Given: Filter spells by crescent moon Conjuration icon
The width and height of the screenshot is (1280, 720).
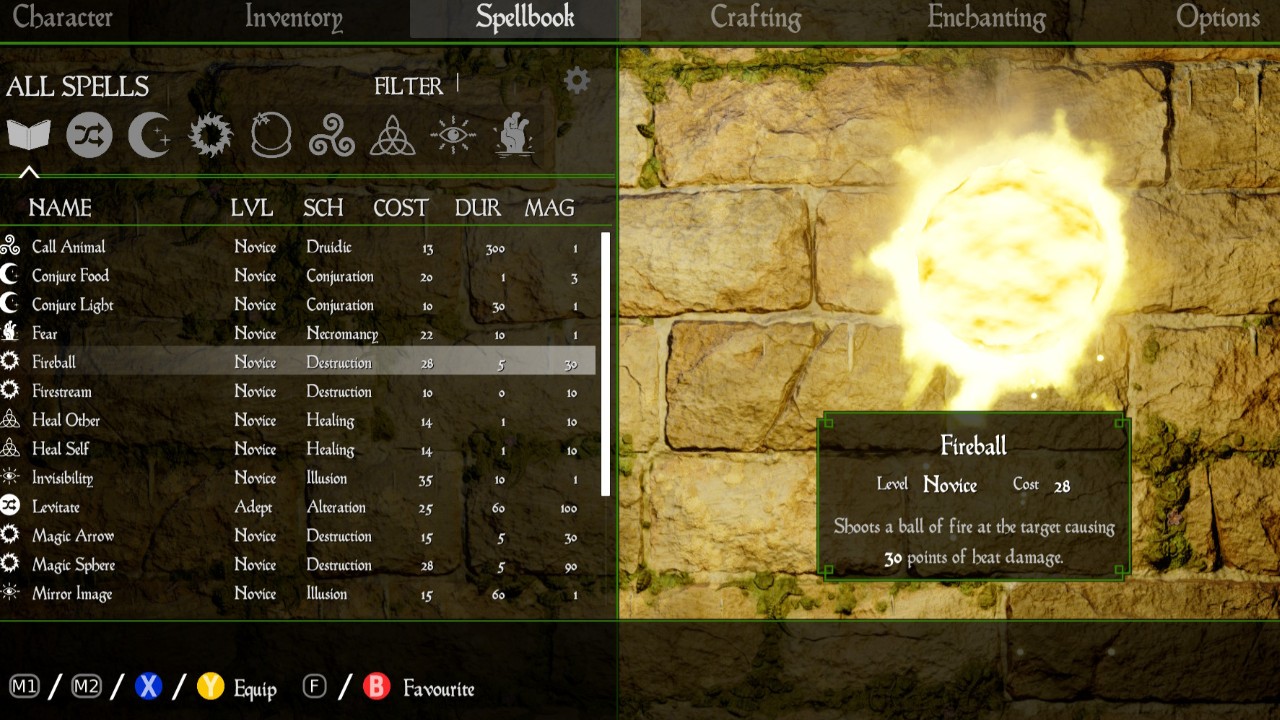Looking at the screenshot, I should point(149,135).
